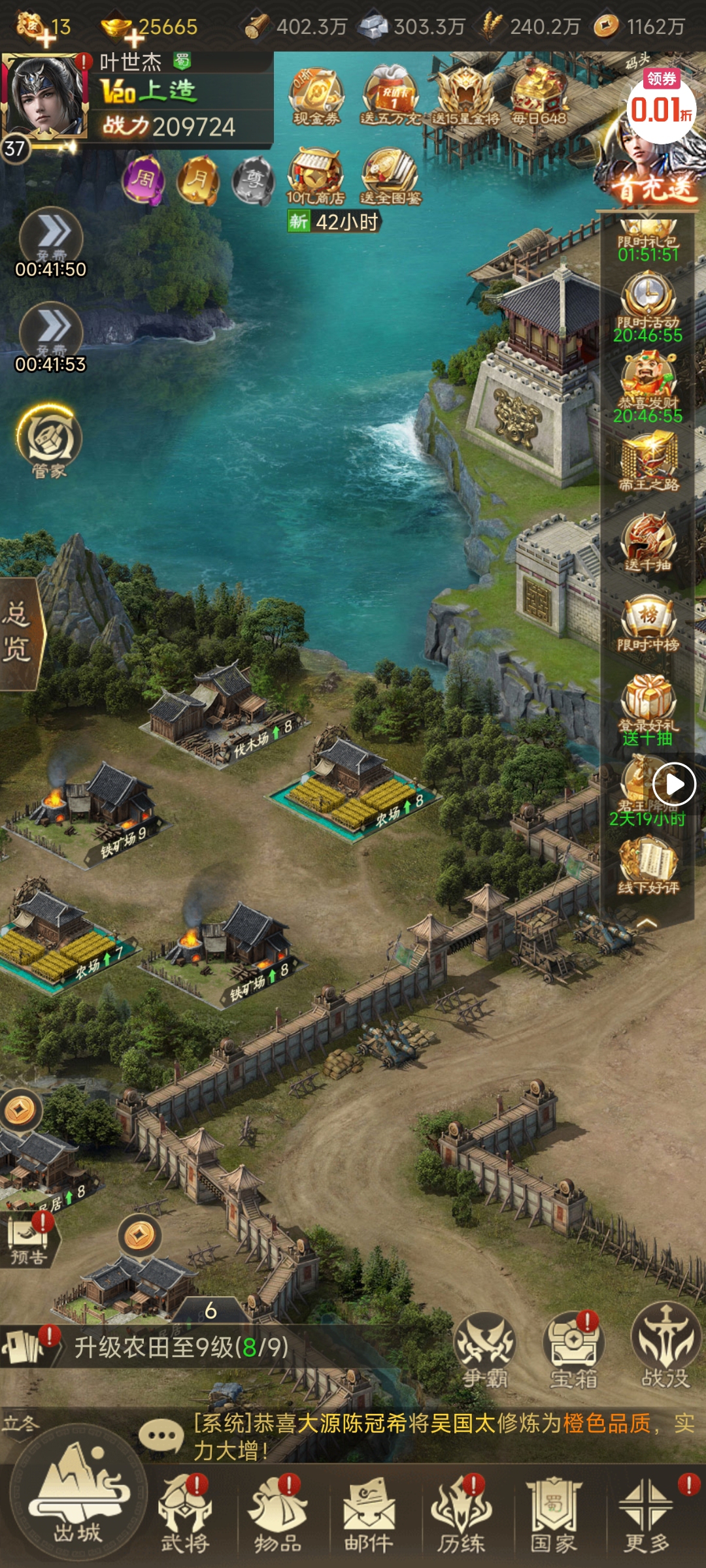
Task: Open the 宝箱 treasure chest
Action: 573,1350
